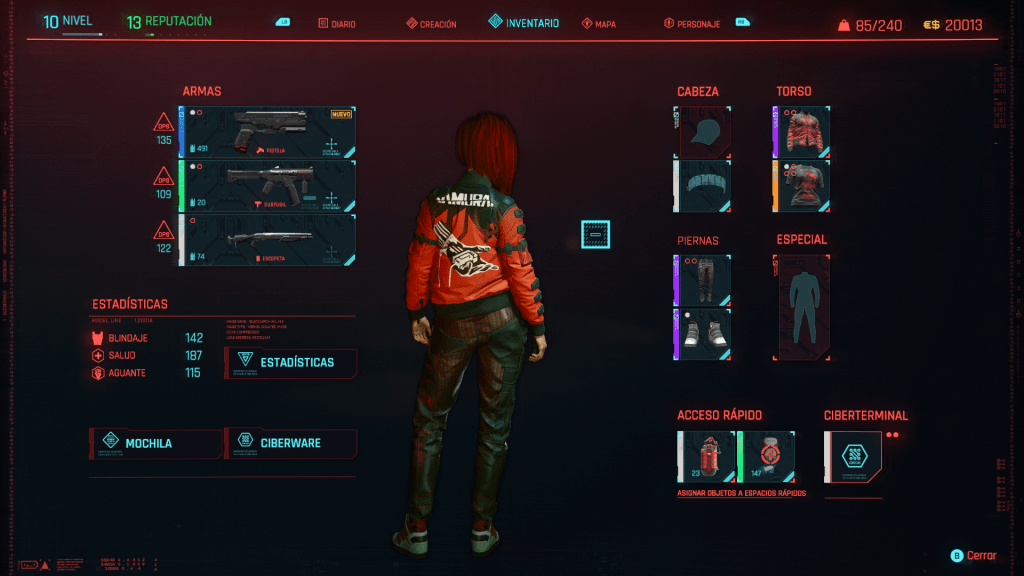Select the Ciberterminal slot
Image resolution: width=1024 pixels, height=576 pixels.
pyautogui.click(x=853, y=456)
